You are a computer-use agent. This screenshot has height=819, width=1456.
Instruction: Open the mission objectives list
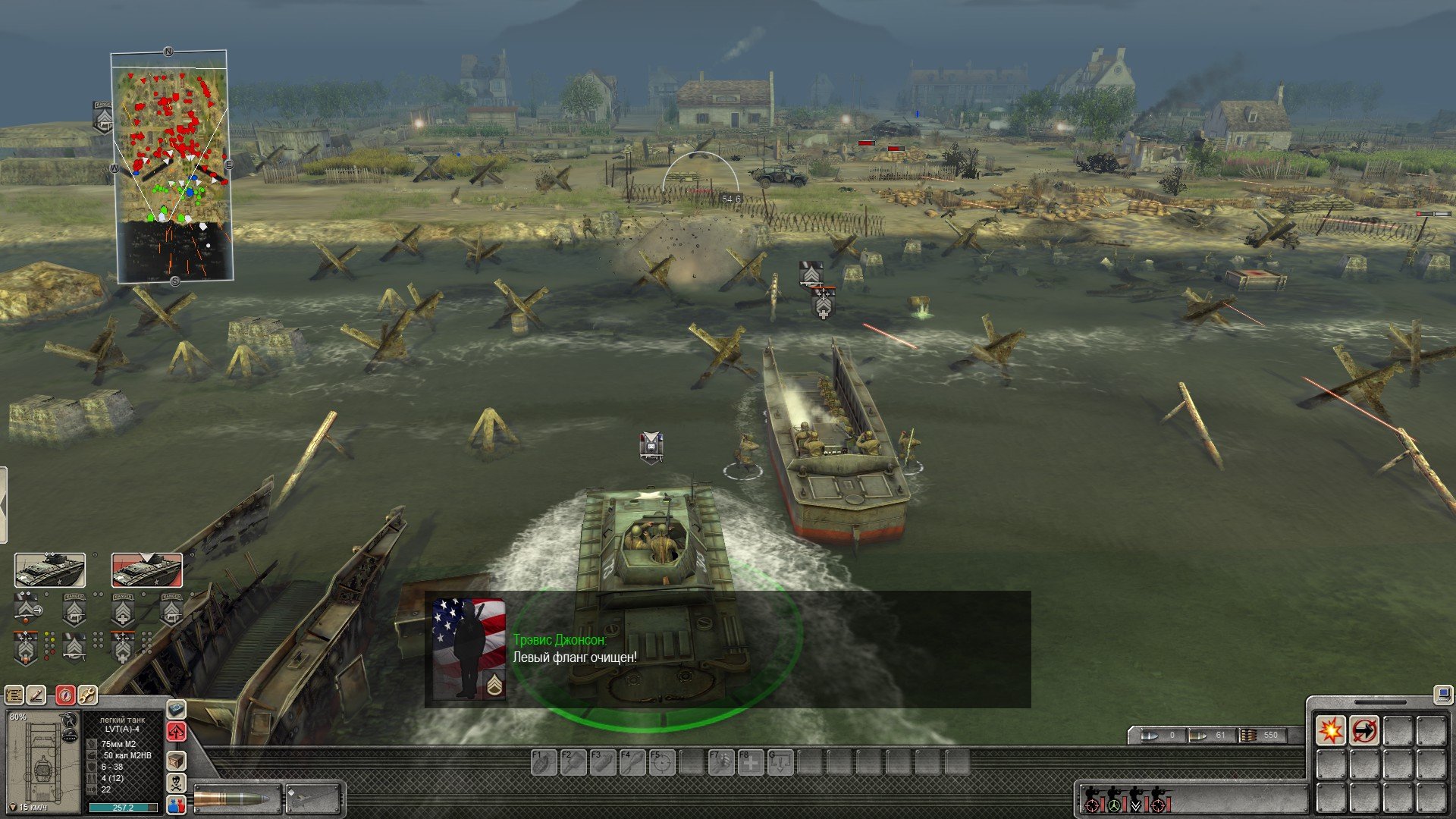pyautogui.click(x=14, y=694)
